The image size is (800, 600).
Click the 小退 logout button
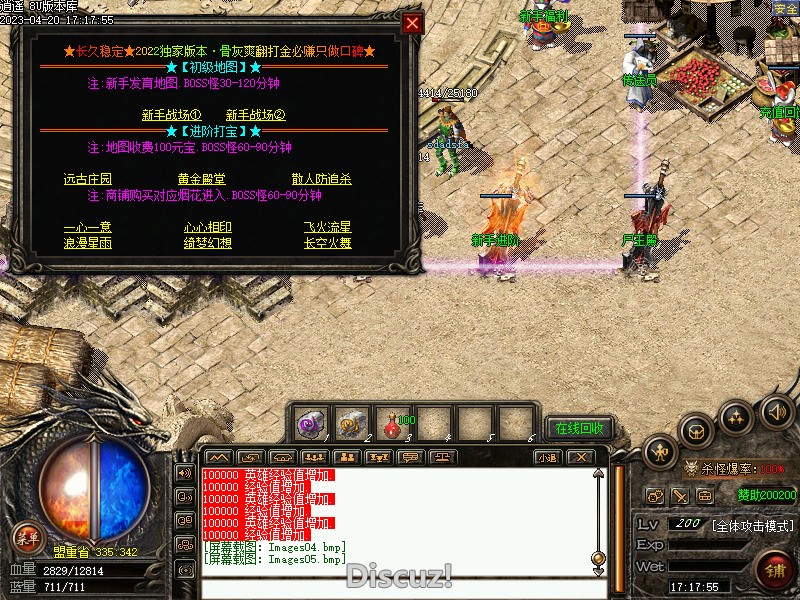click(546, 457)
